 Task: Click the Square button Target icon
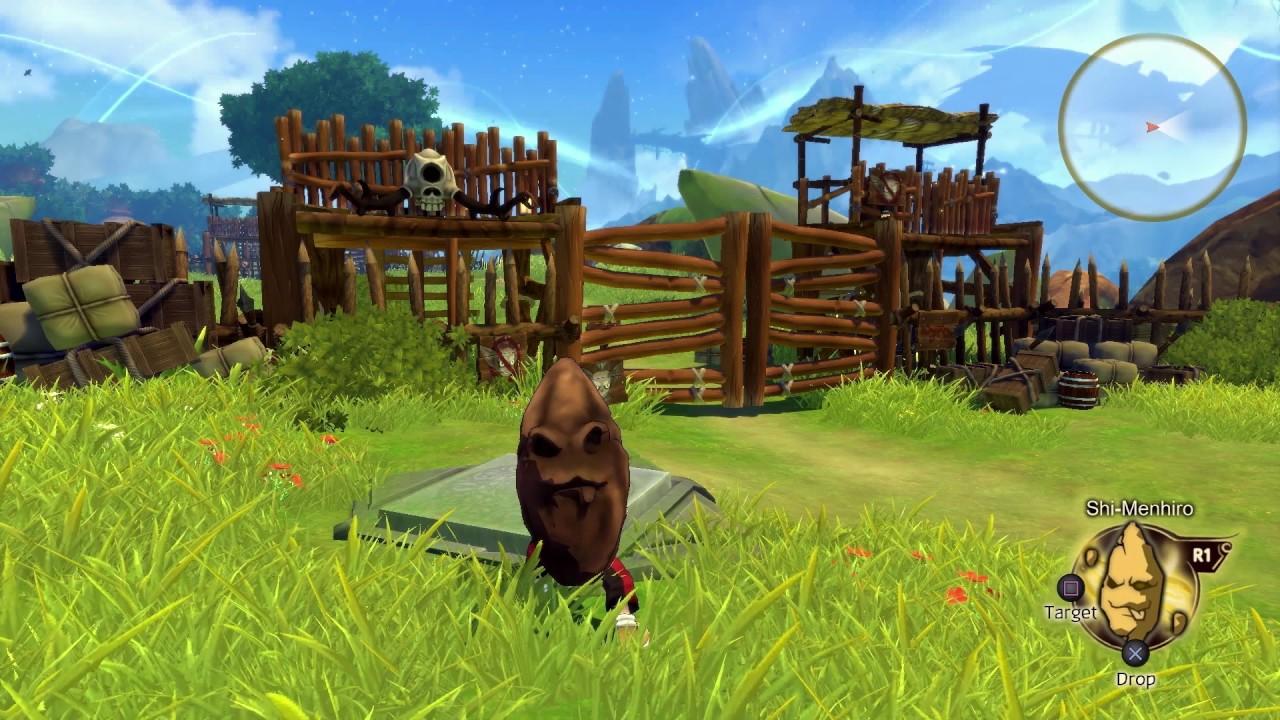1071,588
